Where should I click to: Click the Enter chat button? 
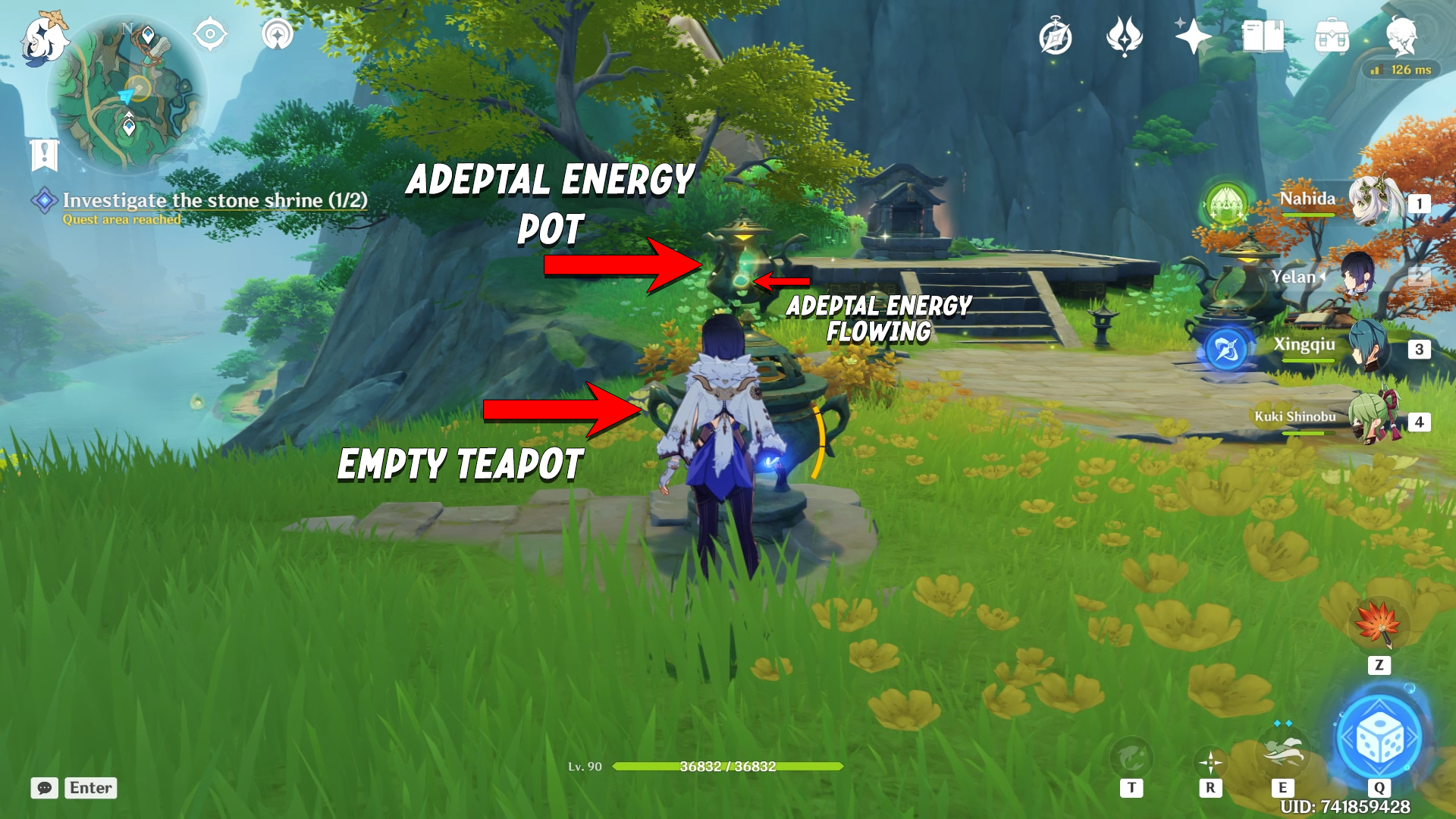pyautogui.click(x=89, y=788)
